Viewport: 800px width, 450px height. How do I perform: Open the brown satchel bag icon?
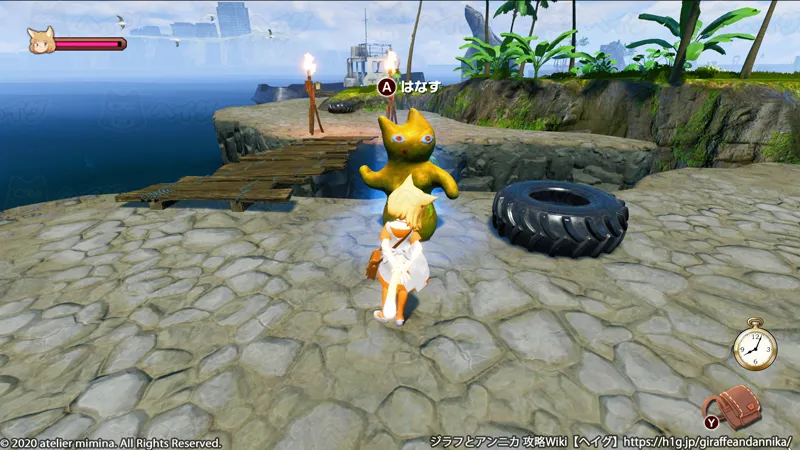[738, 404]
